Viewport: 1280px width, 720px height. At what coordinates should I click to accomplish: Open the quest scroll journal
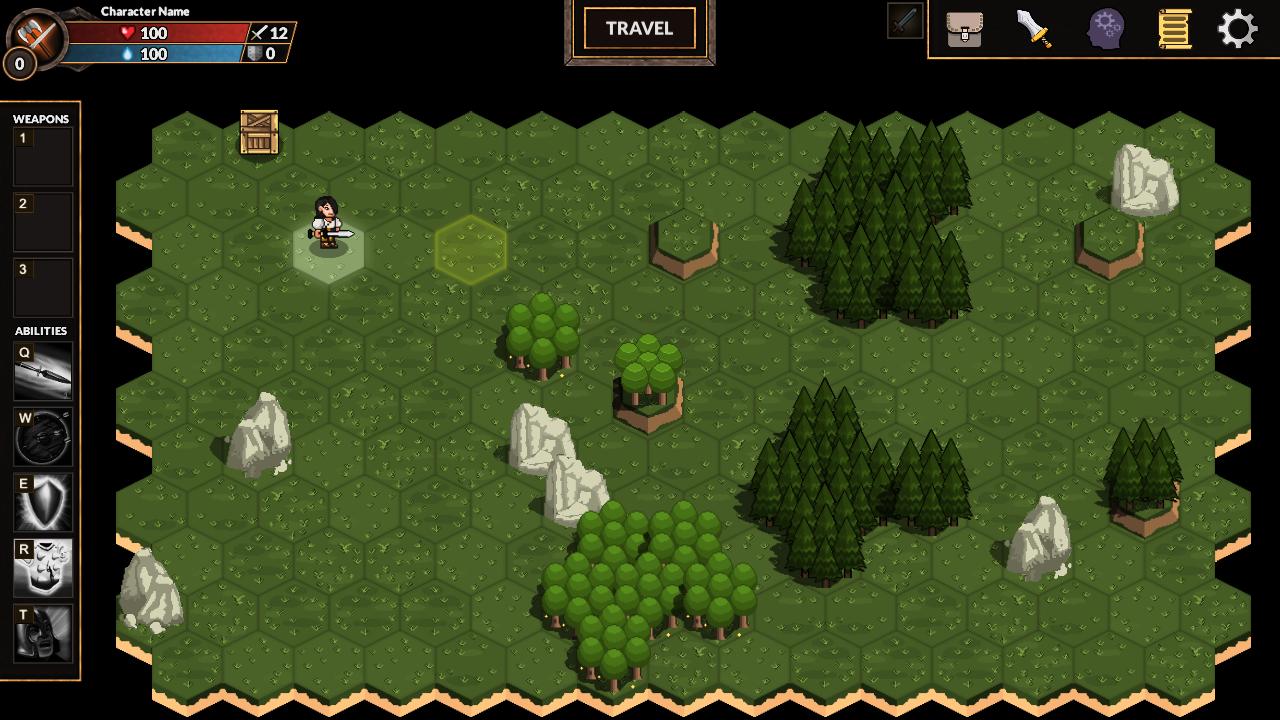tap(1174, 28)
